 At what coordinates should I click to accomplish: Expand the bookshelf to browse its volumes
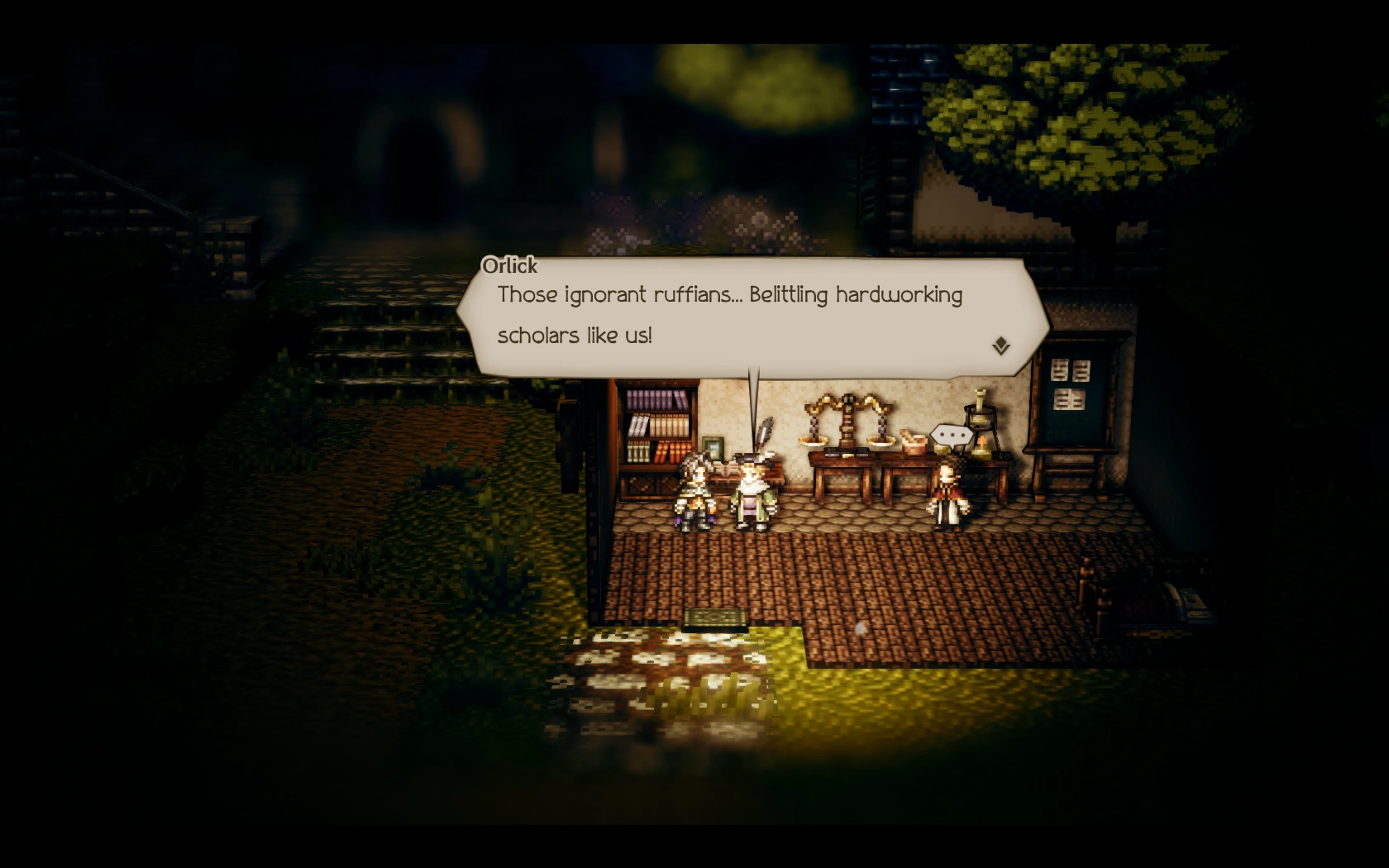tap(657, 426)
